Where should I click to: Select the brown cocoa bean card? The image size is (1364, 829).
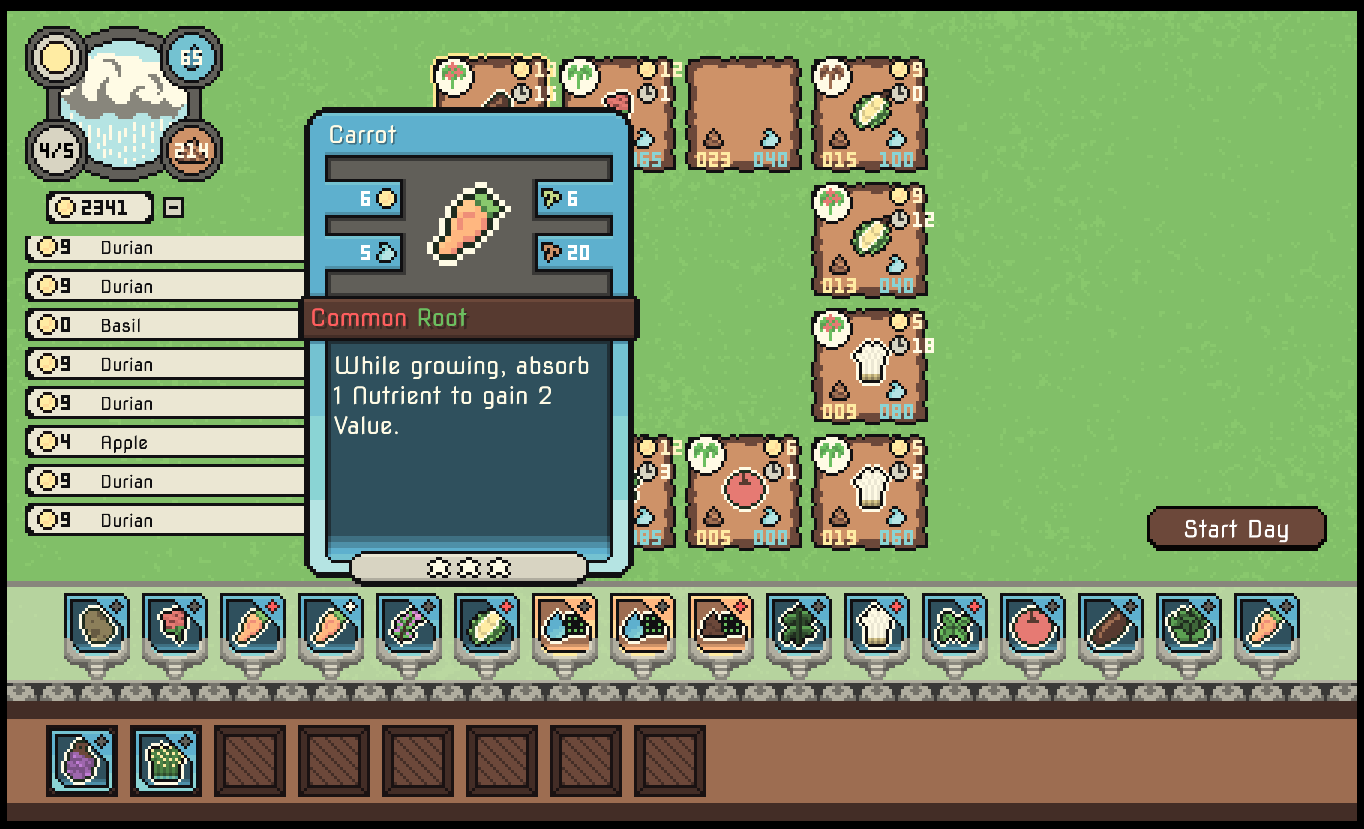[1112, 625]
